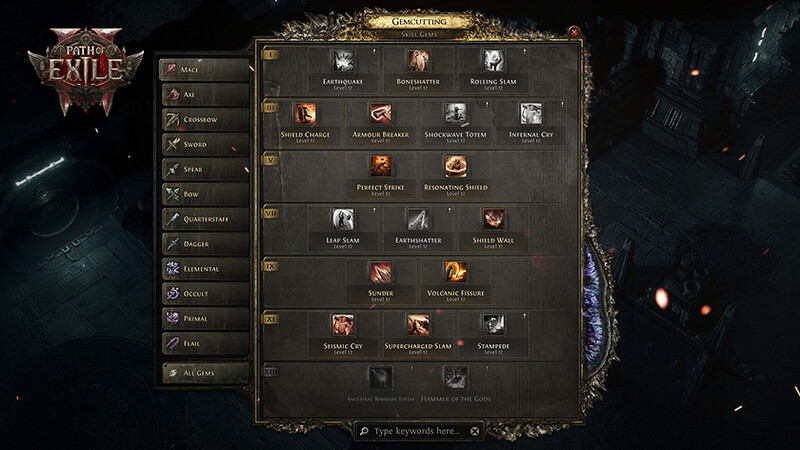The height and width of the screenshot is (450, 800).
Task: Click the Shockwave Totem gem icon
Action: tap(456, 114)
